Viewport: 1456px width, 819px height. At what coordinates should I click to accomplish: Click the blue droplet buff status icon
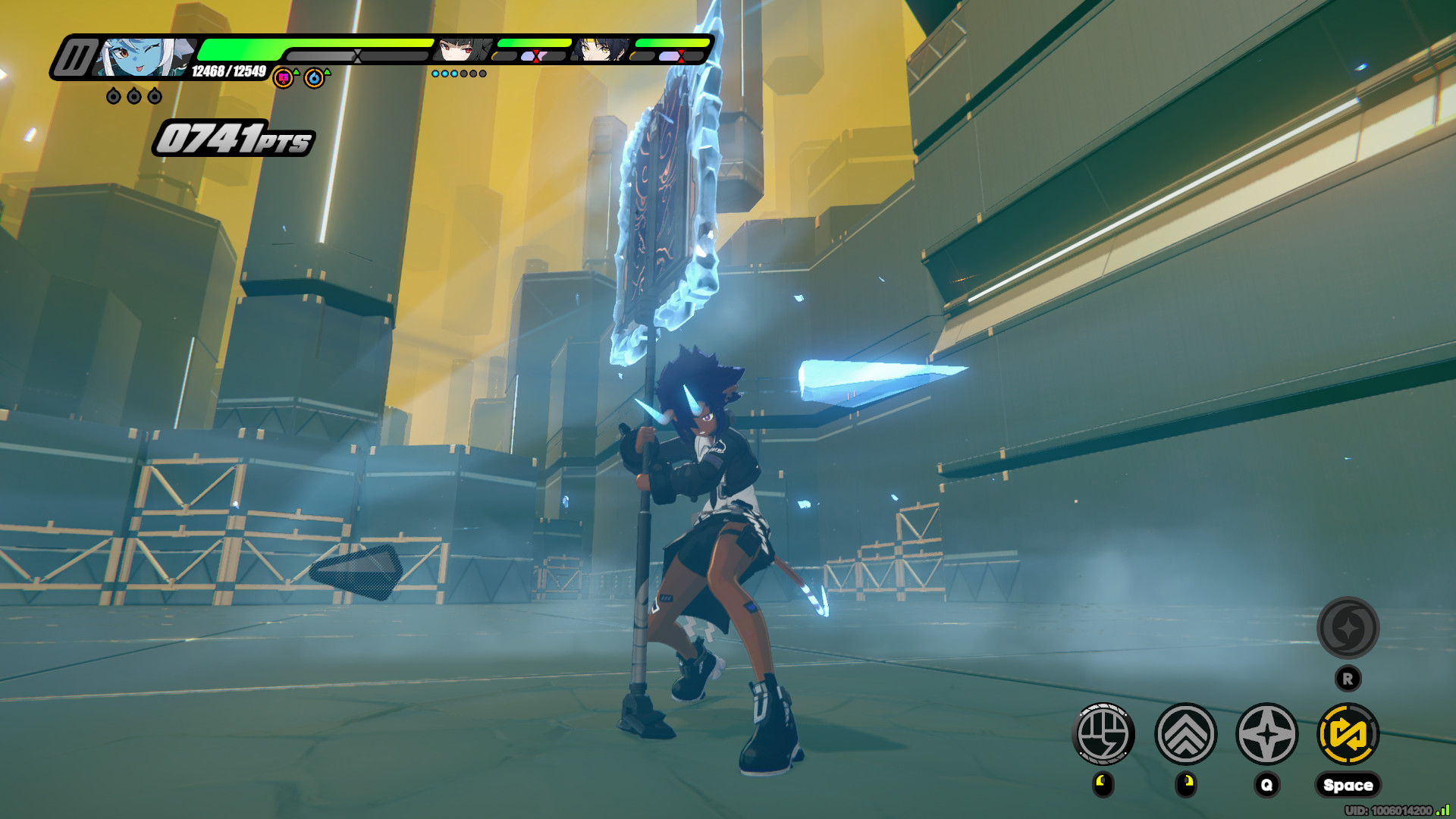pos(314,77)
